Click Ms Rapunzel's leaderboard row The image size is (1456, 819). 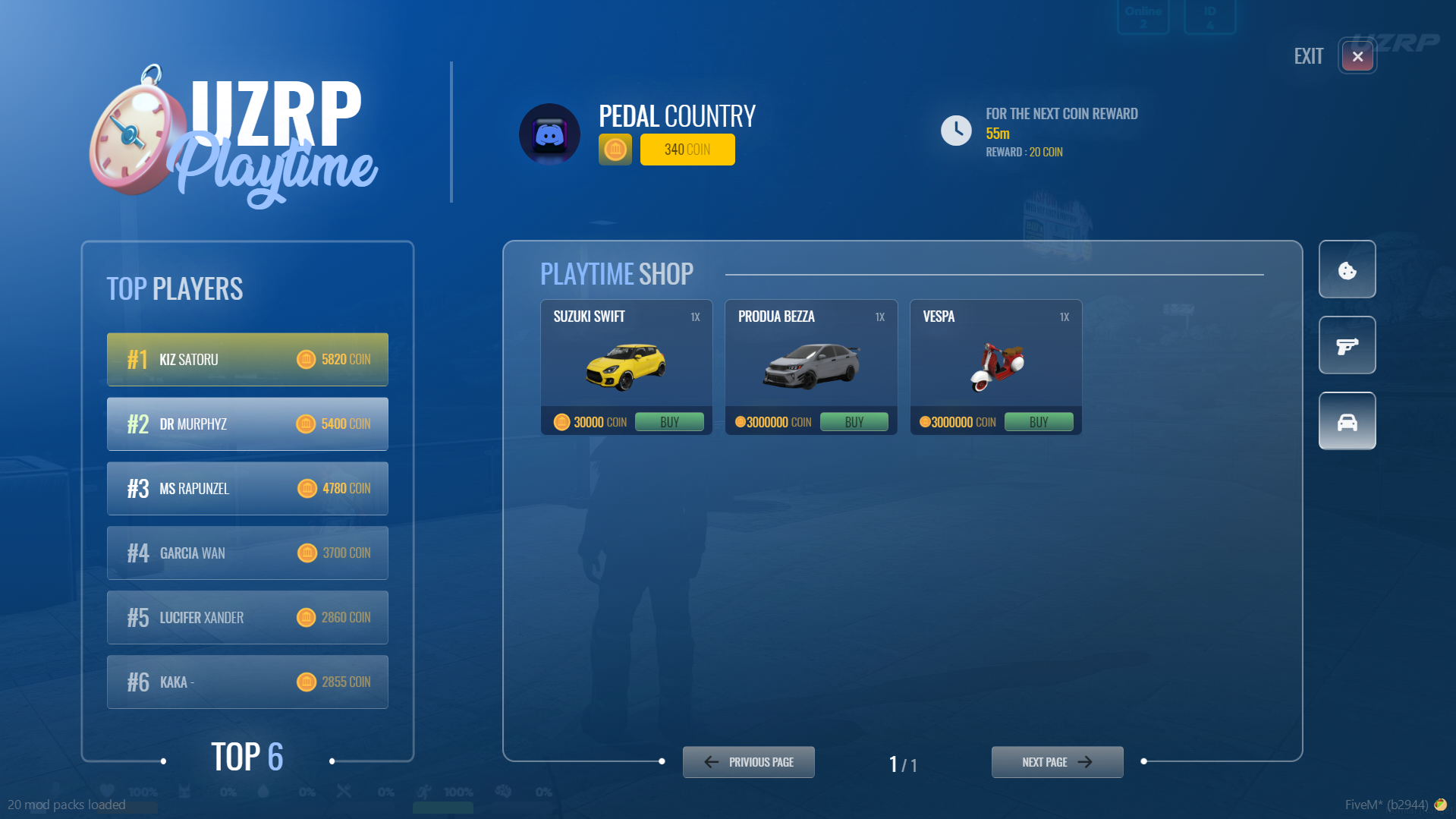pyautogui.click(x=247, y=489)
